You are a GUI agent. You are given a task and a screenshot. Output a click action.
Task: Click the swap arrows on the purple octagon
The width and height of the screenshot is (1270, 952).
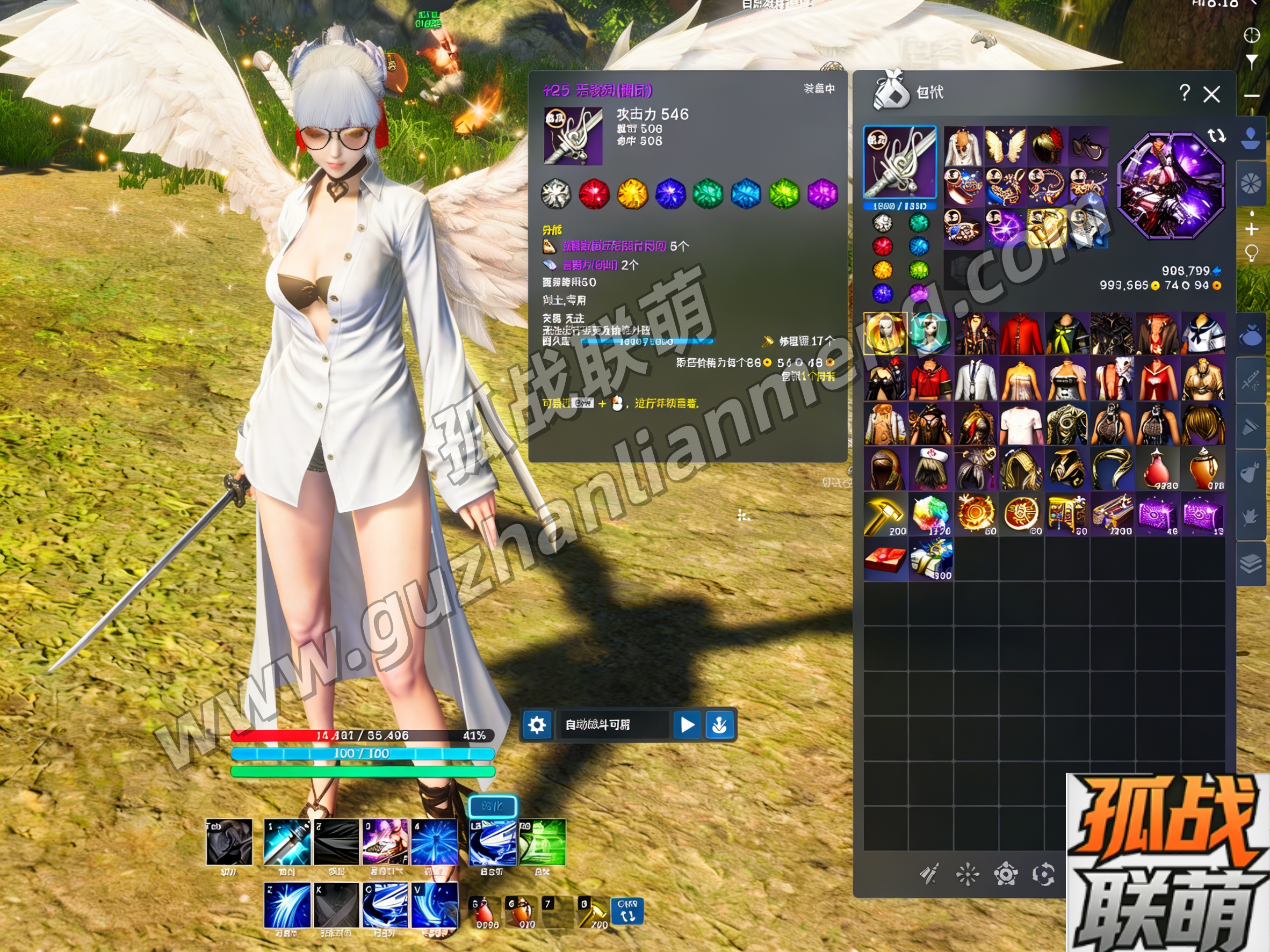[x=1216, y=135]
